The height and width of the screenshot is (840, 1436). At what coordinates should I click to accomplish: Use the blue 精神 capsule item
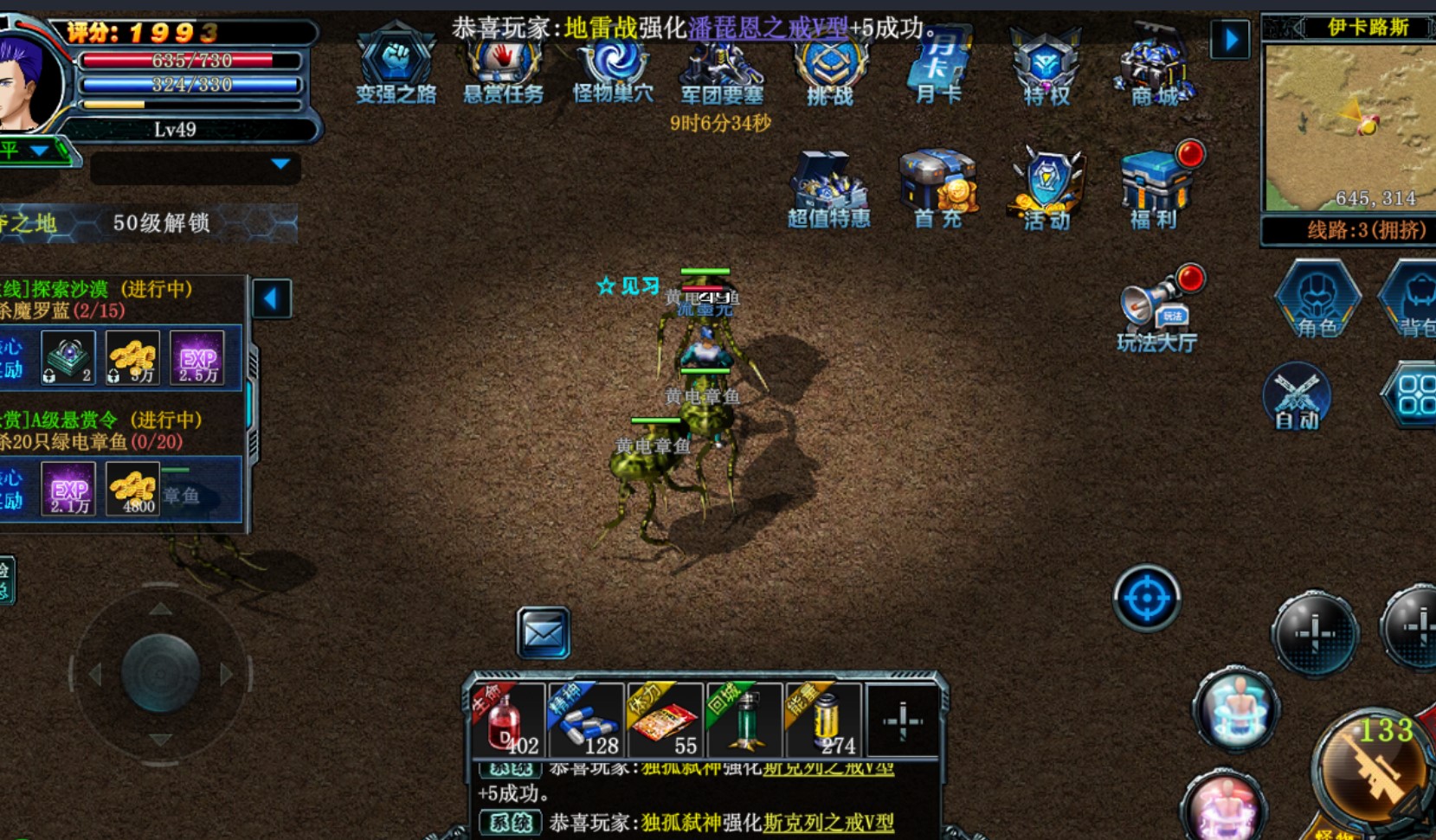585,720
